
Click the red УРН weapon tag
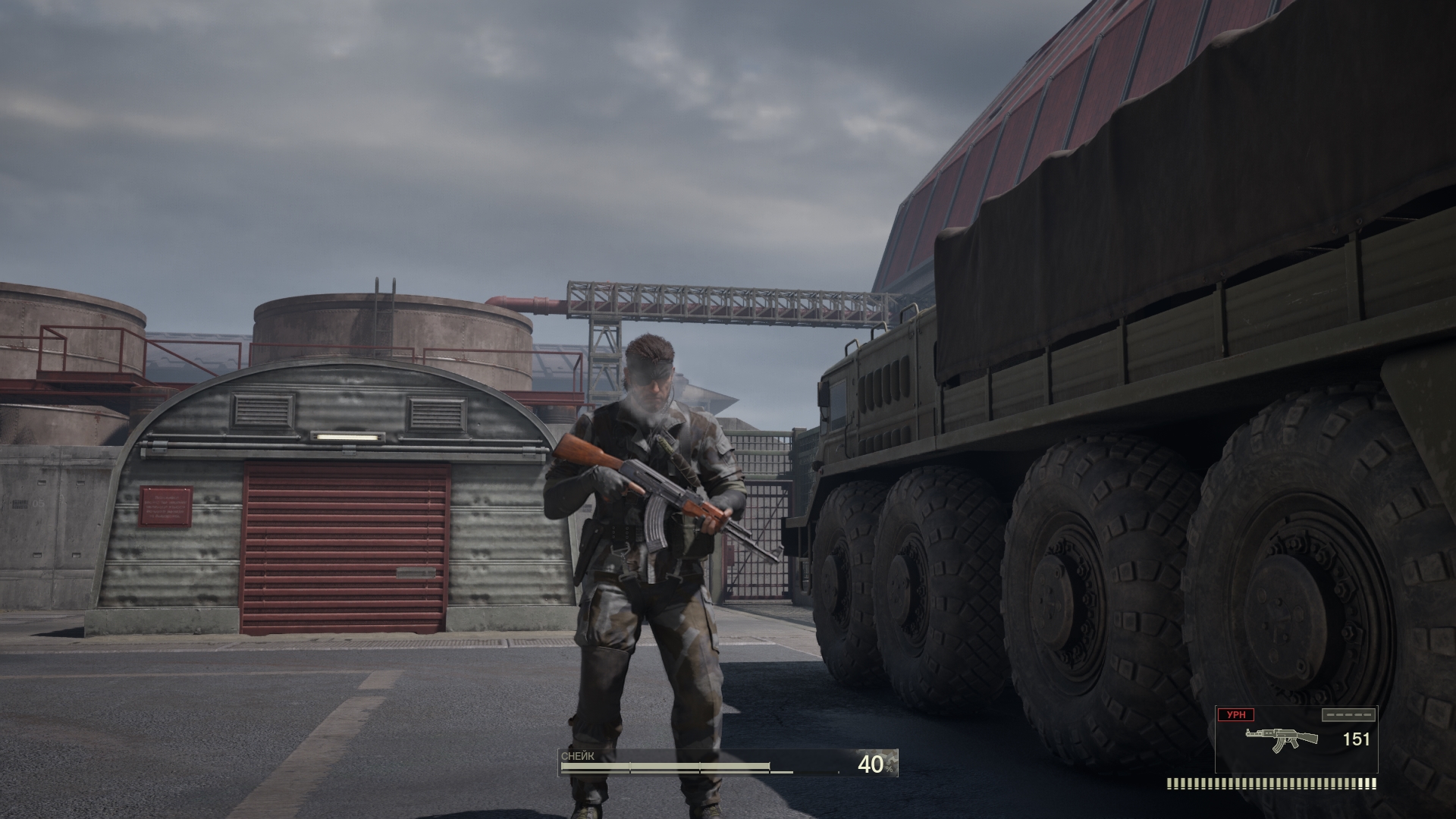click(1235, 714)
